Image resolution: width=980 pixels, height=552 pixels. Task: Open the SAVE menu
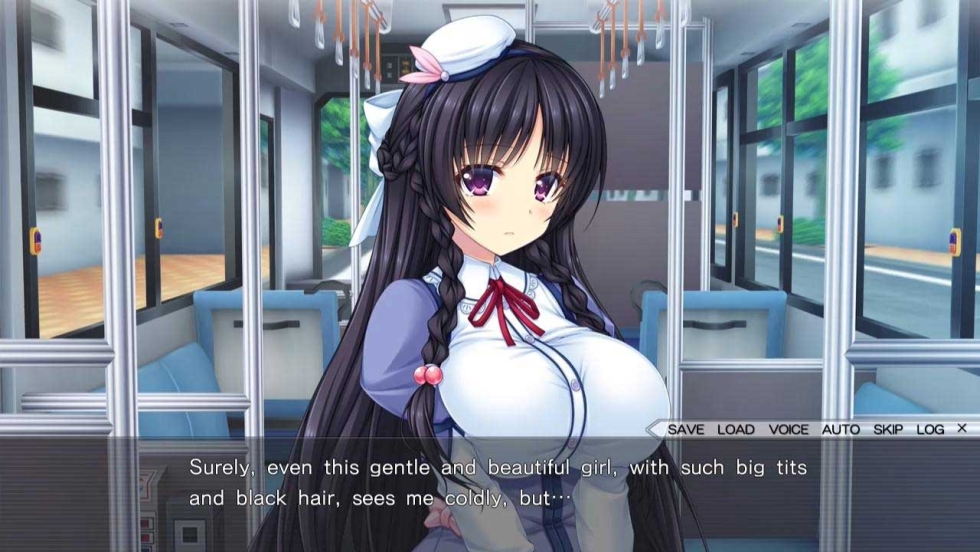(x=685, y=429)
